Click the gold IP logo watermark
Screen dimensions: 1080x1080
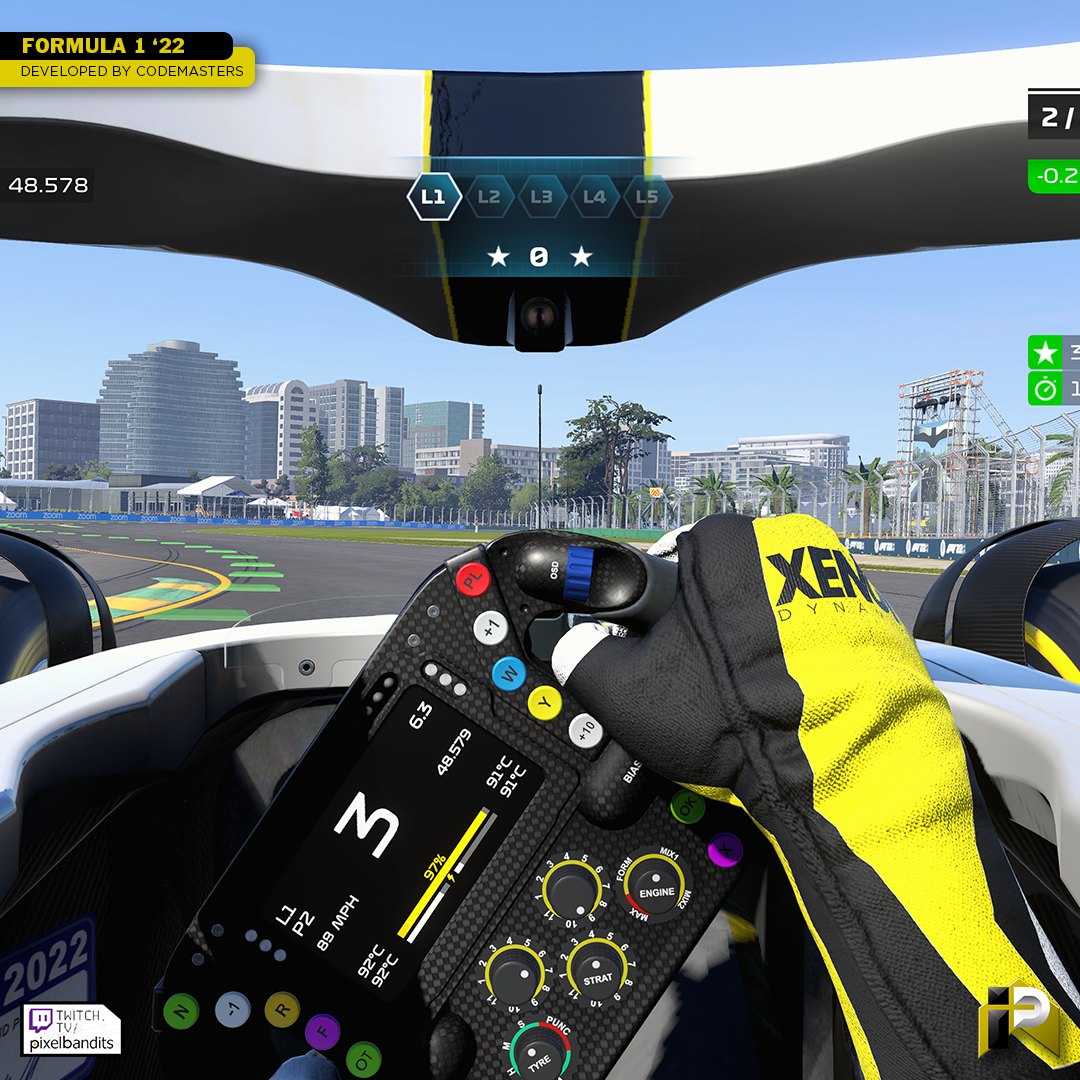(x=1019, y=1018)
